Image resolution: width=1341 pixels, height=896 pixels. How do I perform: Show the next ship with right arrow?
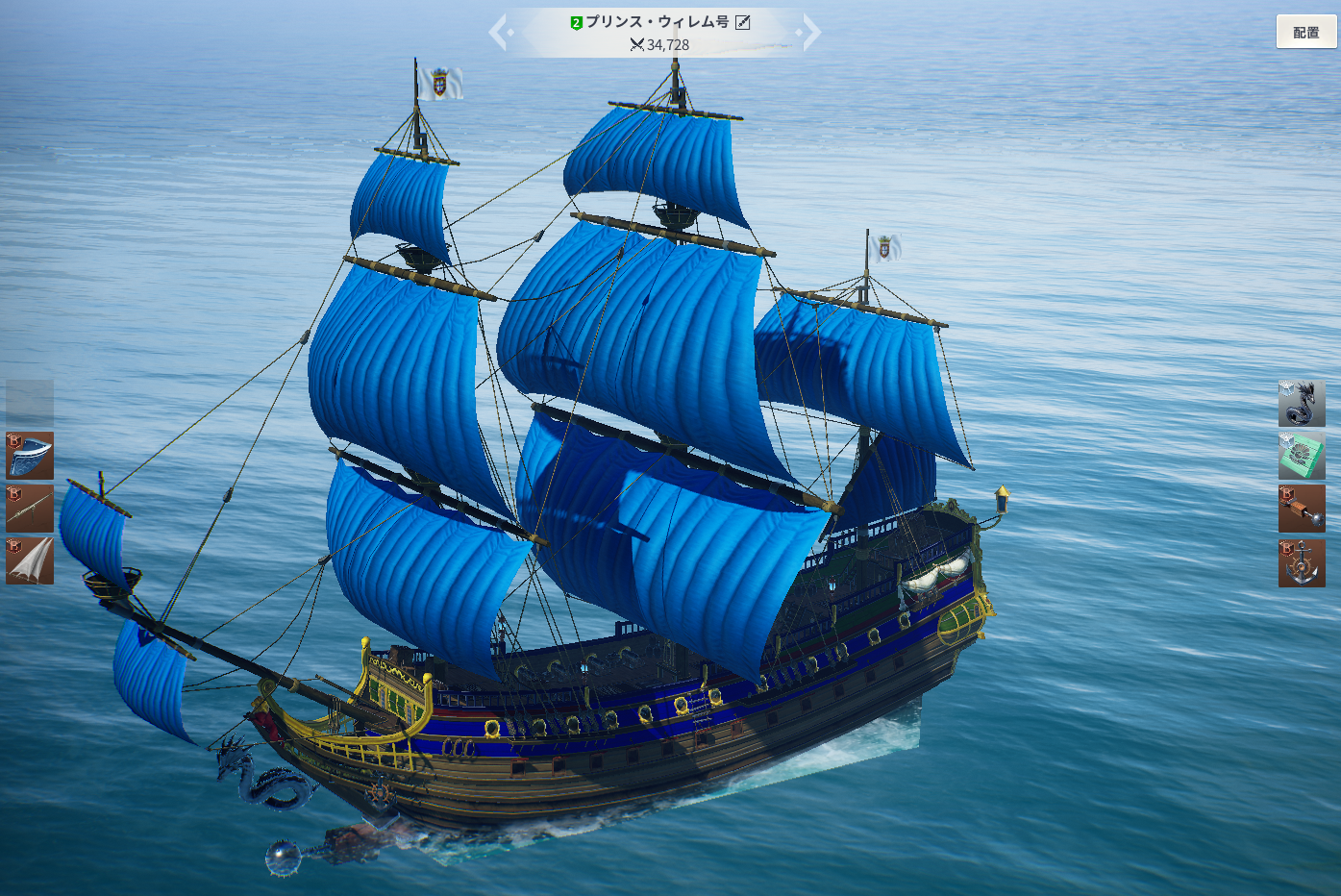point(810,33)
